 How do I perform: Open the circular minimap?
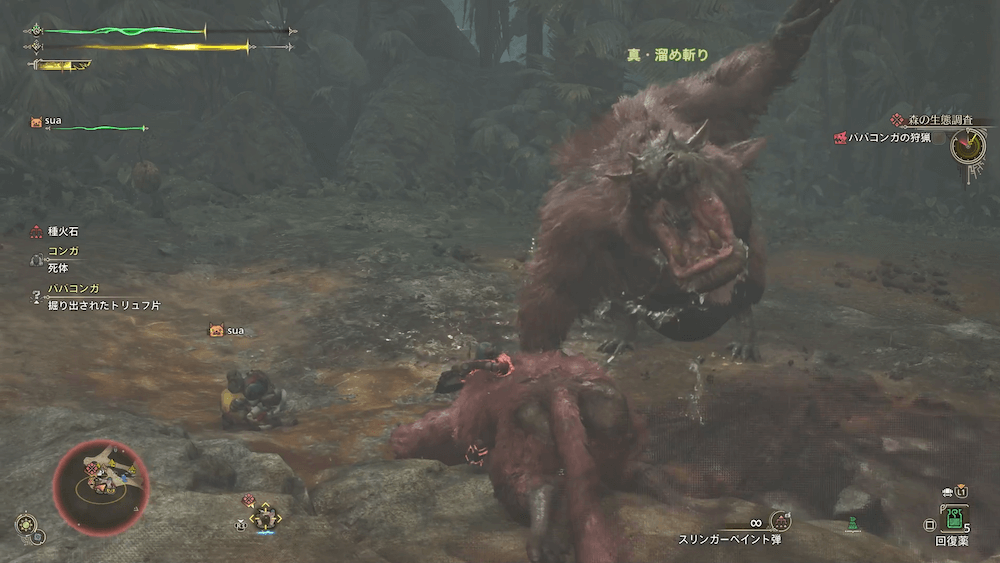100,485
